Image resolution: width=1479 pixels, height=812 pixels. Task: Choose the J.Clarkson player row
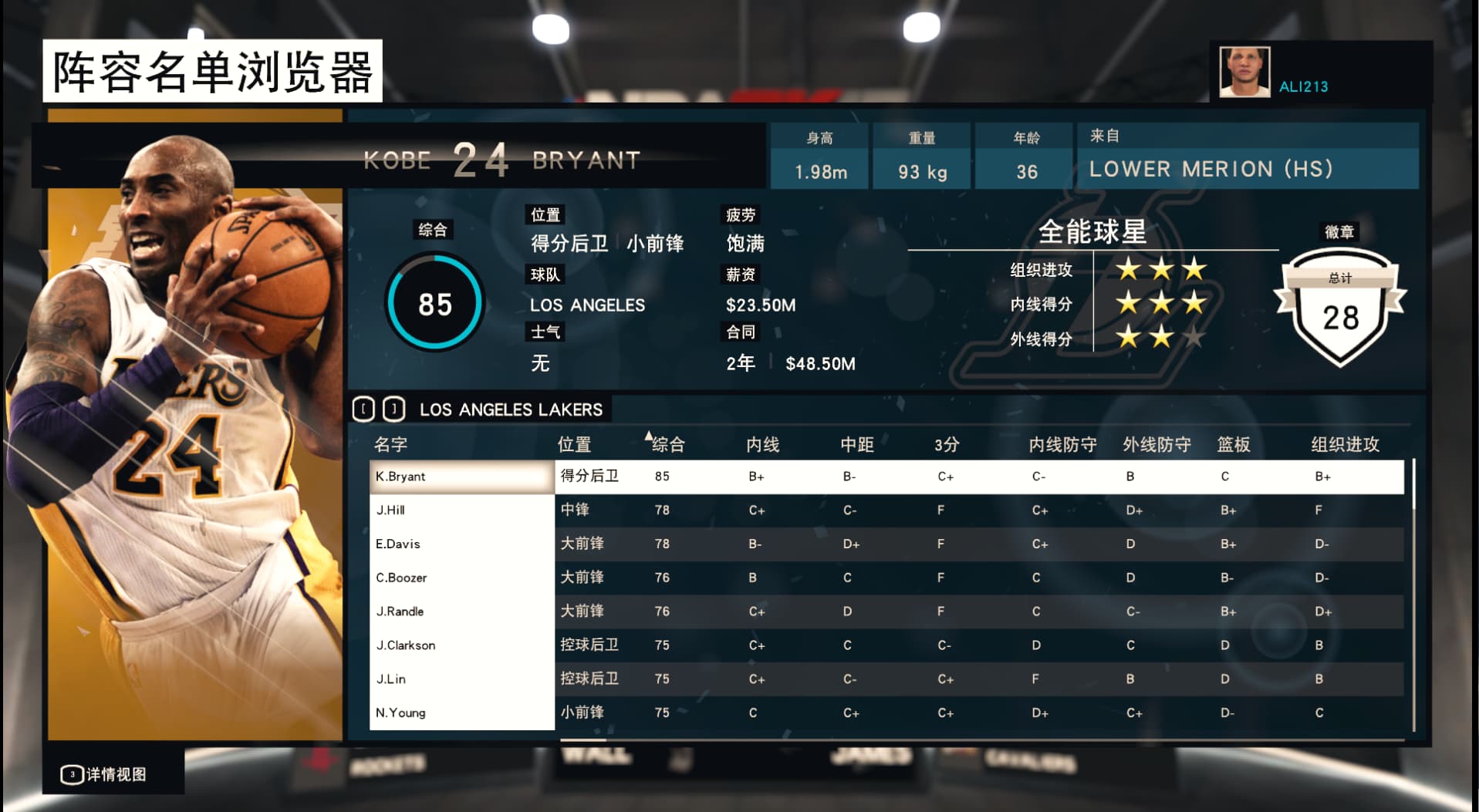[461, 645]
